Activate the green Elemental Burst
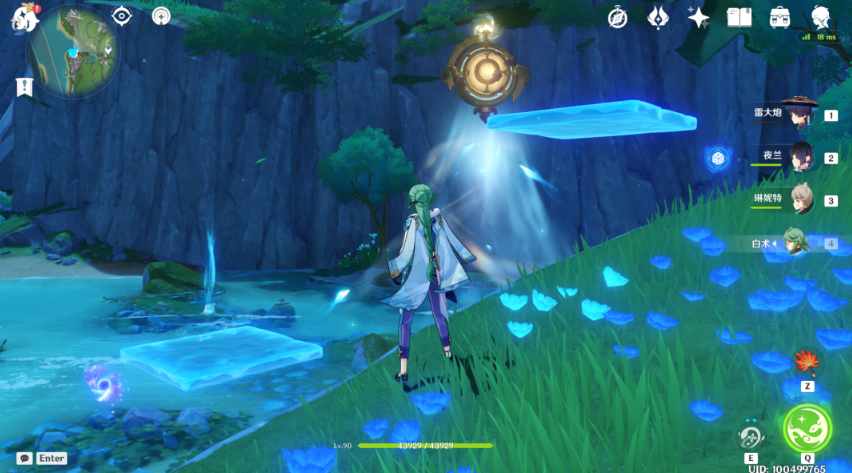Viewport: 852px width, 473px height. pyautogui.click(x=806, y=428)
